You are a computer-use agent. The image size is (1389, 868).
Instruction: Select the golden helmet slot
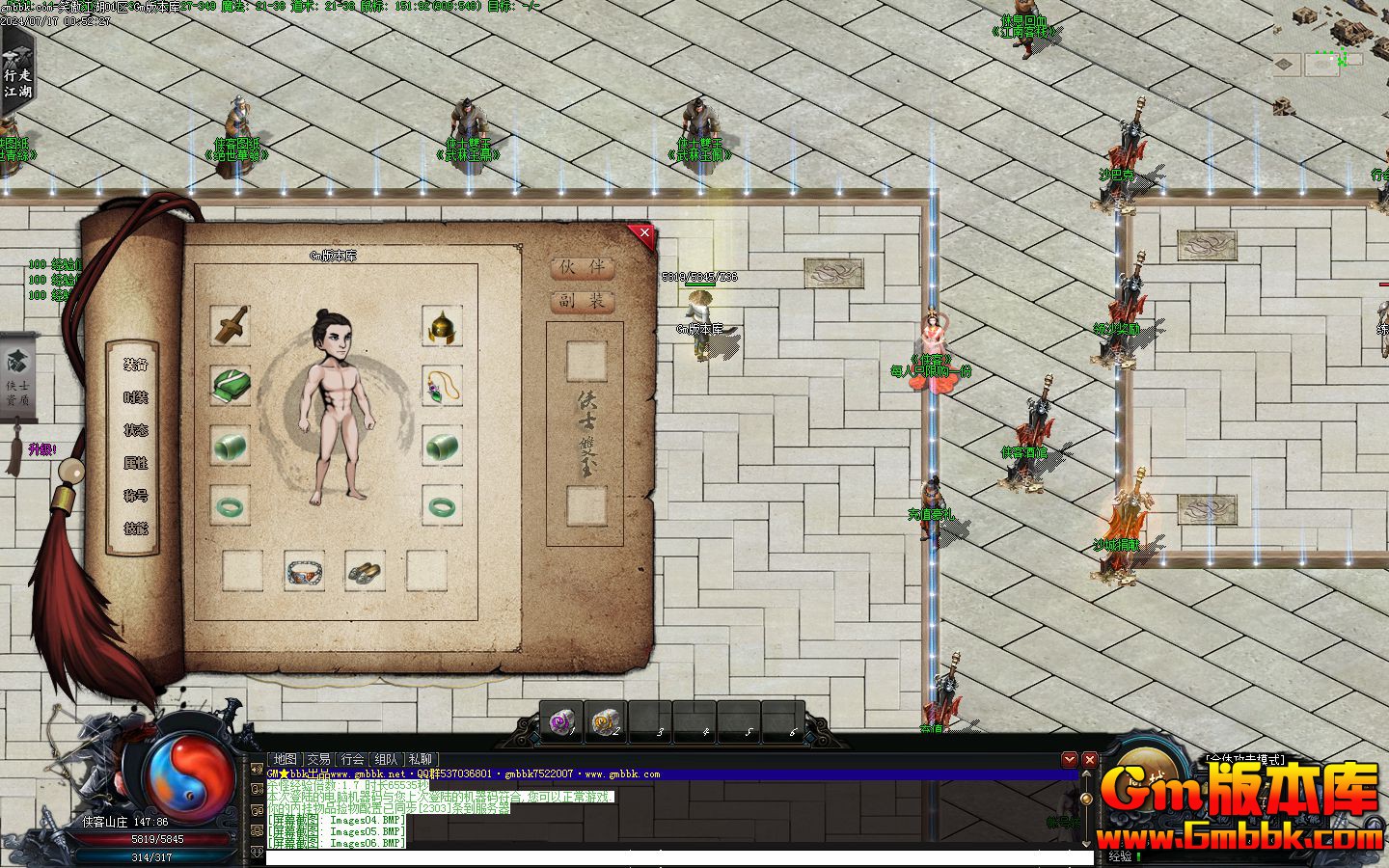click(x=442, y=327)
